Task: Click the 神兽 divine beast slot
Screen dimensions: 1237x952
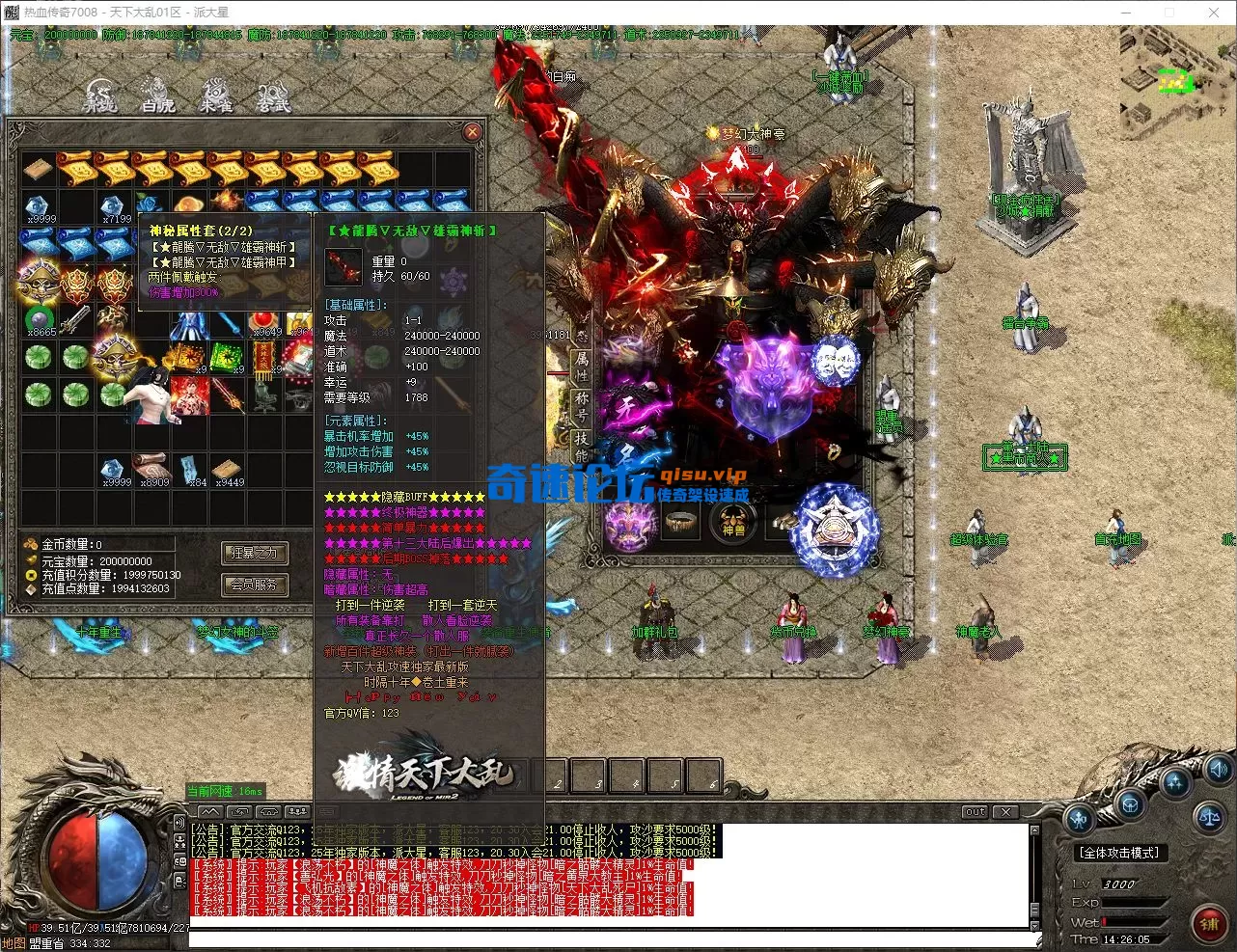Action: tap(733, 523)
